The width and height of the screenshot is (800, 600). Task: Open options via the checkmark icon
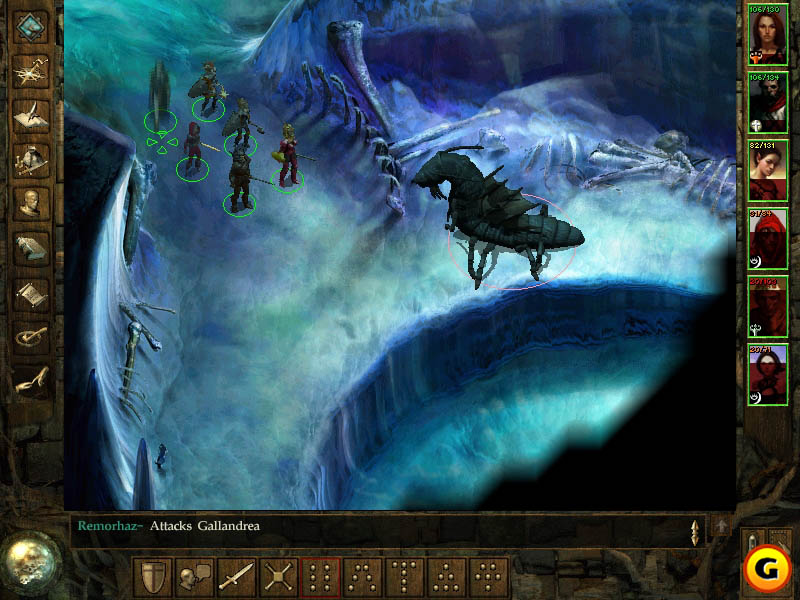32,336
